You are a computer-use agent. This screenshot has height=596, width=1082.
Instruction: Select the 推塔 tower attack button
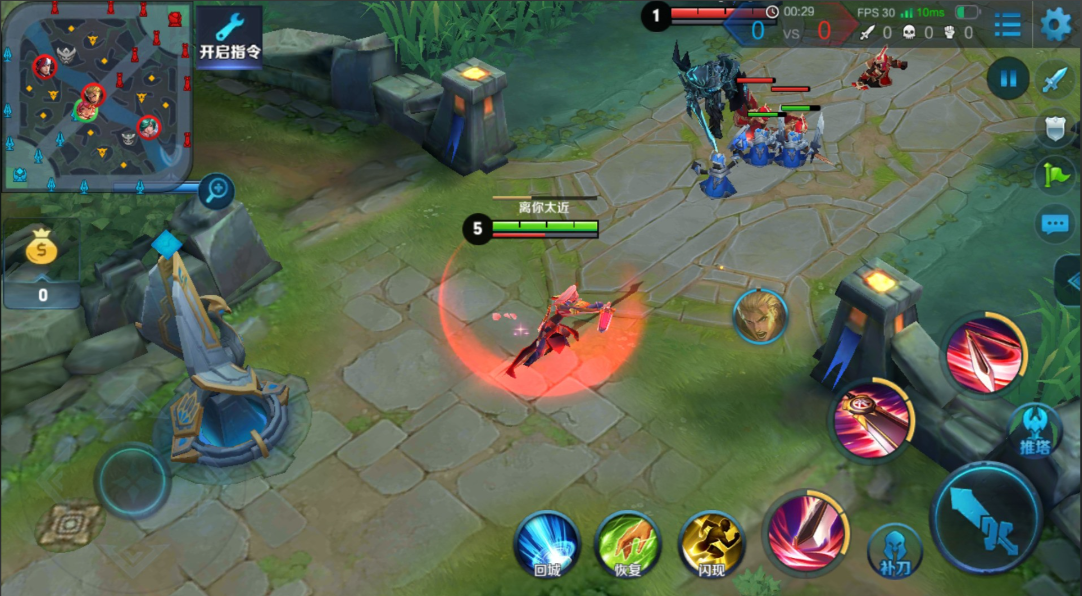click(x=1034, y=430)
